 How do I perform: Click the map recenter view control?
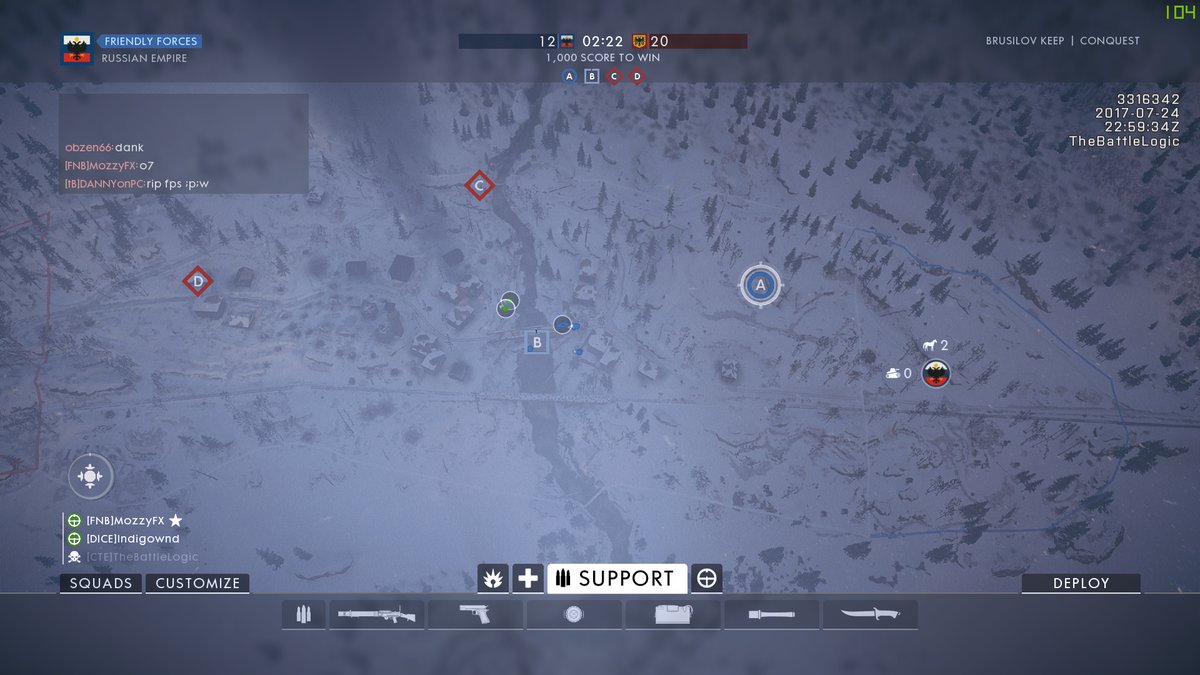90,476
